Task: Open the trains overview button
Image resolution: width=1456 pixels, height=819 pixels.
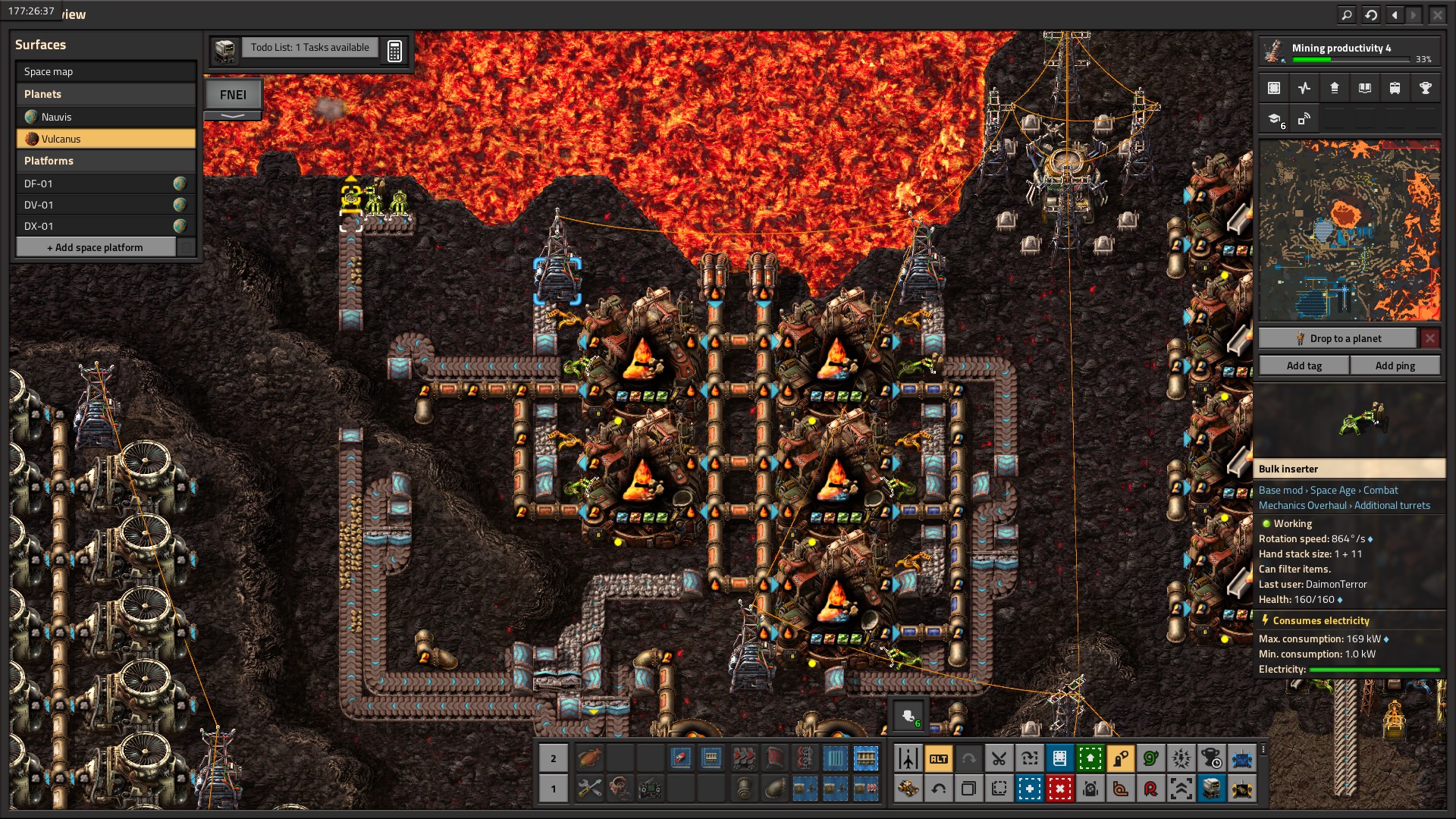Action: coord(1395,88)
